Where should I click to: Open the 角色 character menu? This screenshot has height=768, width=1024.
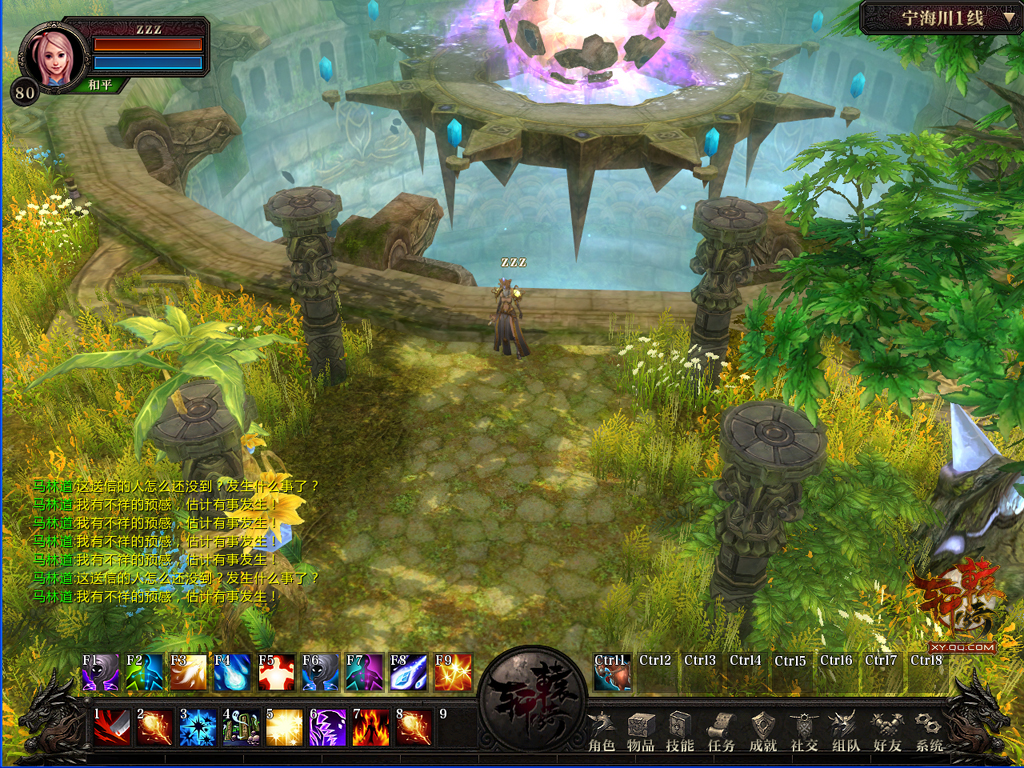(x=601, y=731)
